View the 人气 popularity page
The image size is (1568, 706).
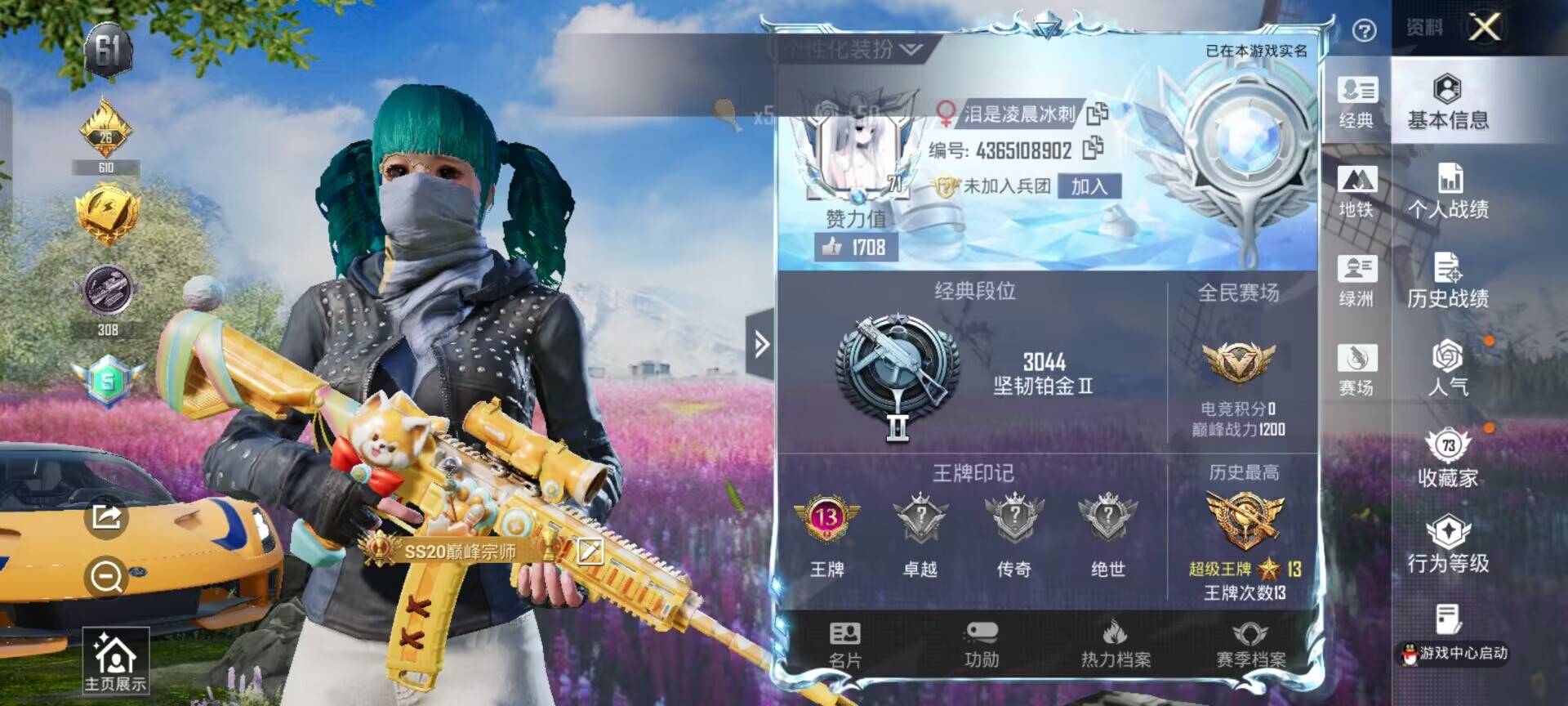(x=1448, y=369)
